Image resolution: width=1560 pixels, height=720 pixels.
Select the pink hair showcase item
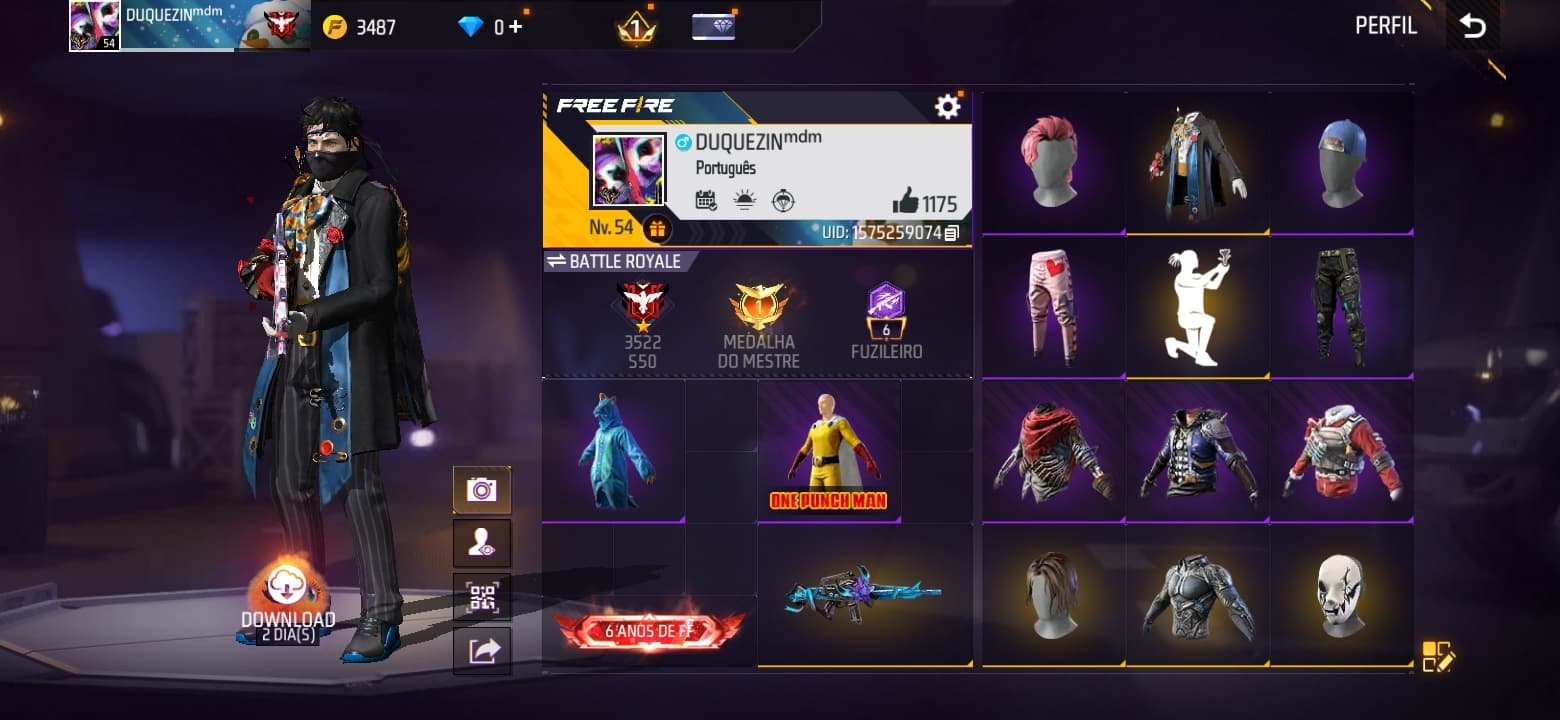coord(1052,163)
